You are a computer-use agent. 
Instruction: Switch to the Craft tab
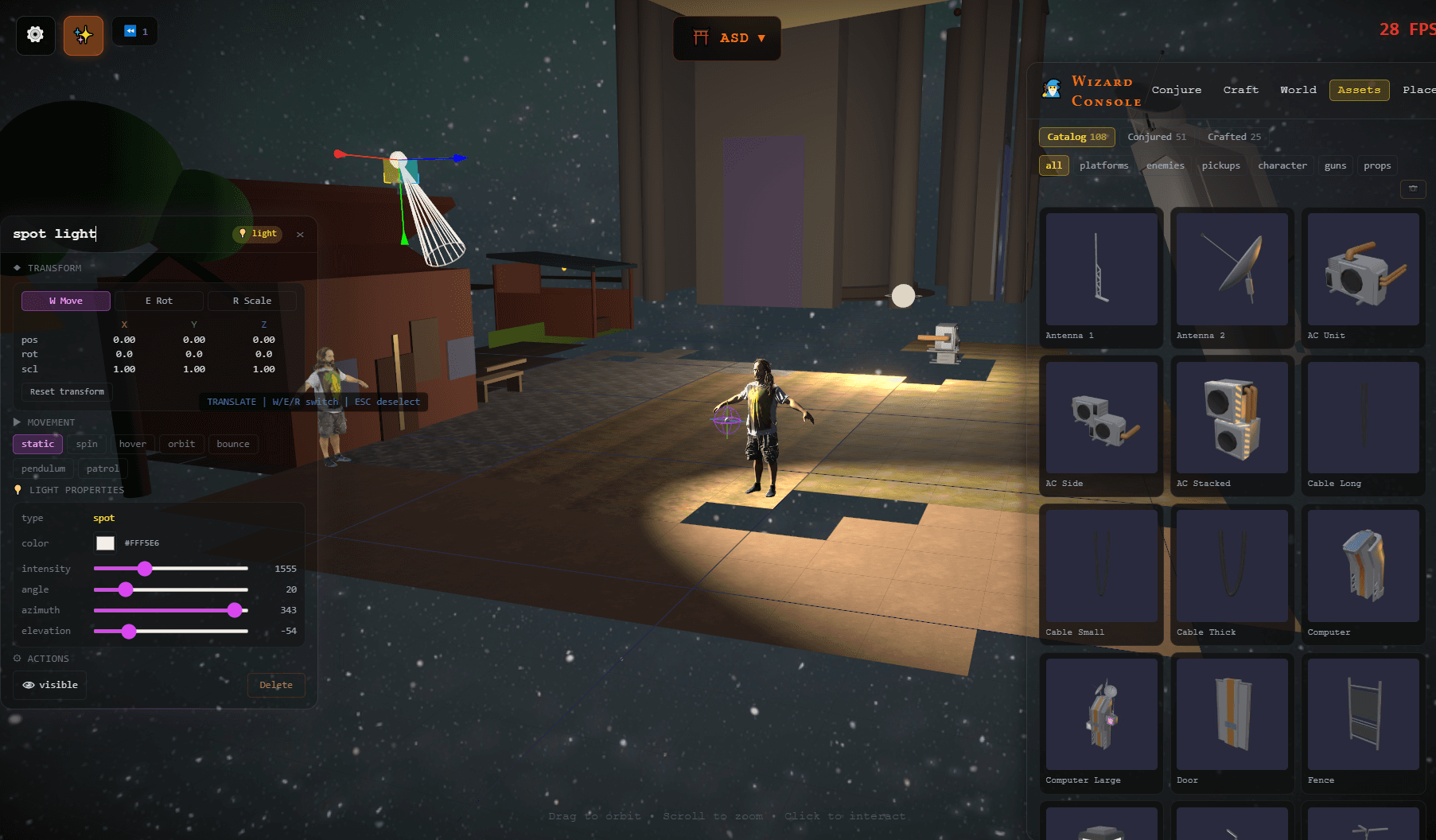tap(1240, 90)
